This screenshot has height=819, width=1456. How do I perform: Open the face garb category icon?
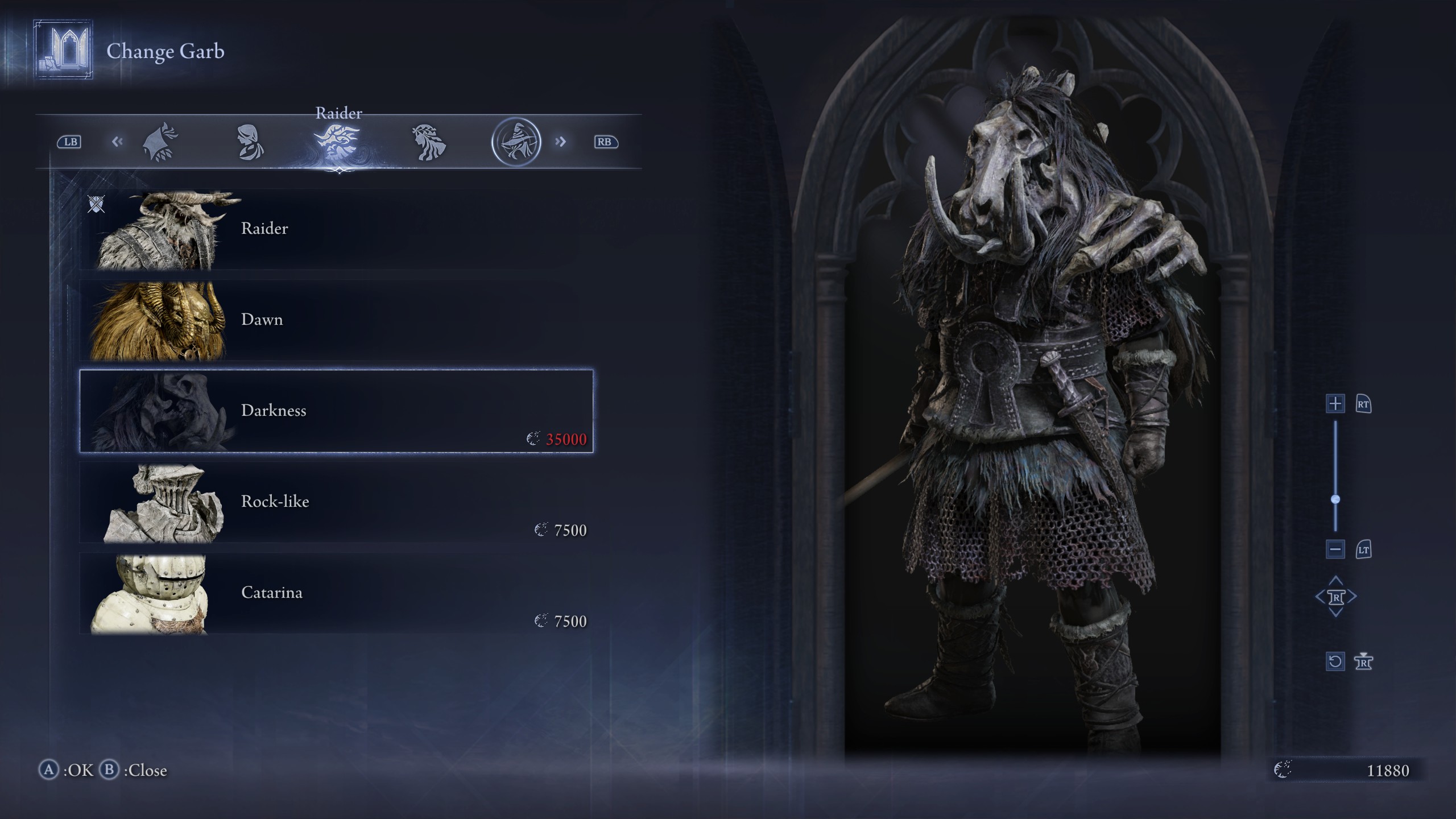point(250,141)
